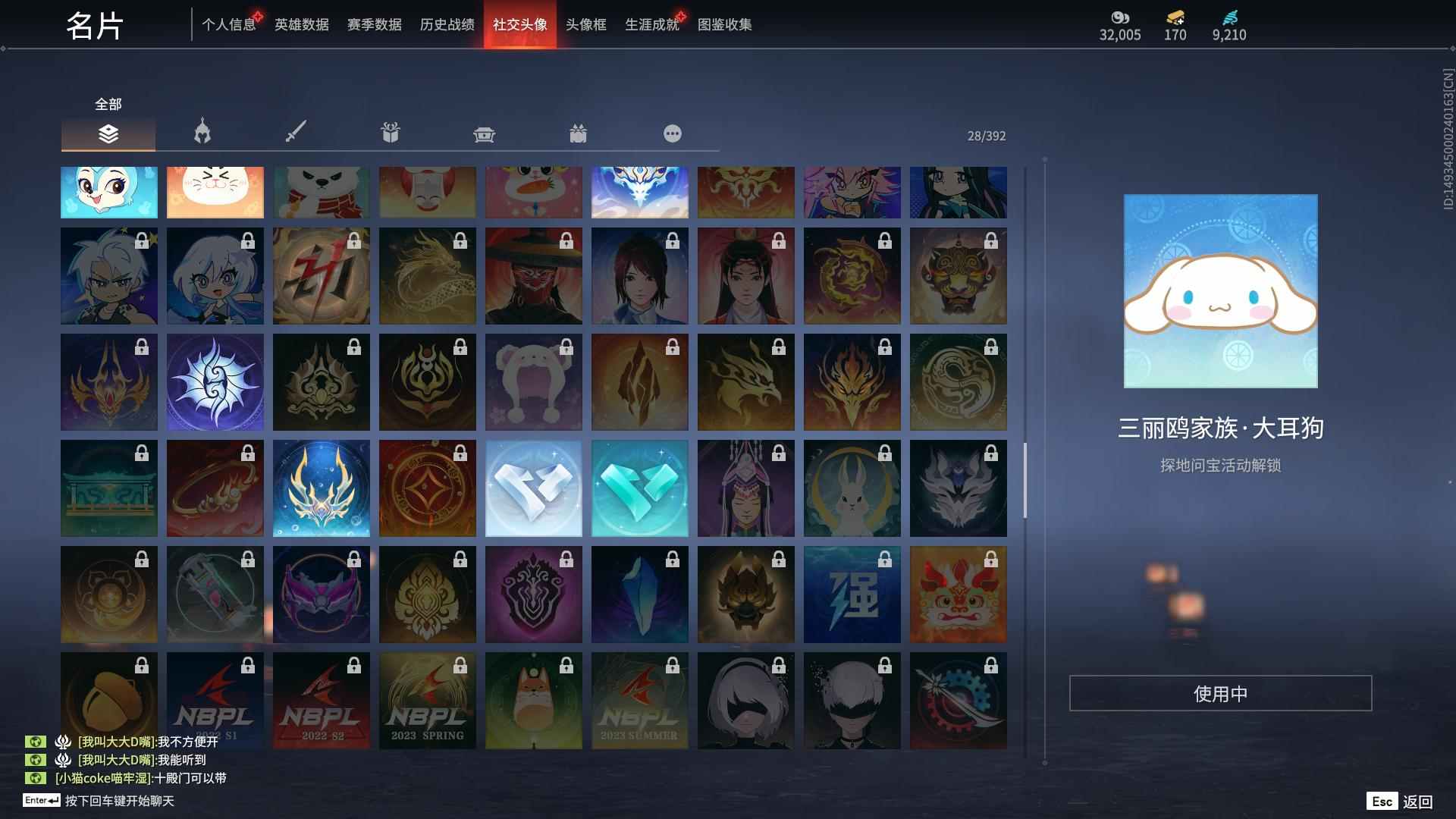
Task: Click Esc 返回 to go back
Action: [1401, 800]
